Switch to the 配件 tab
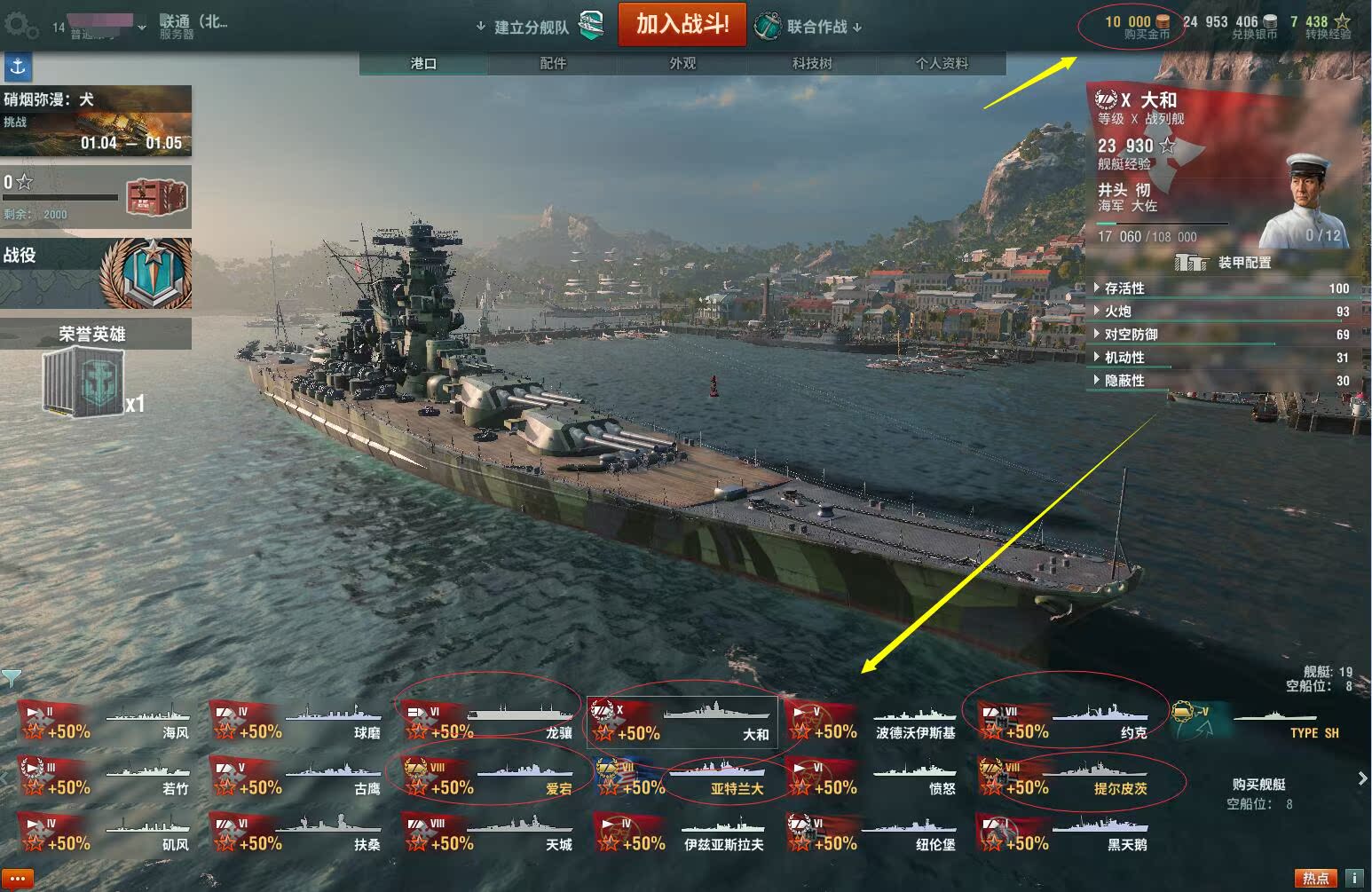Image resolution: width=1372 pixels, height=892 pixels. (553, 63)
